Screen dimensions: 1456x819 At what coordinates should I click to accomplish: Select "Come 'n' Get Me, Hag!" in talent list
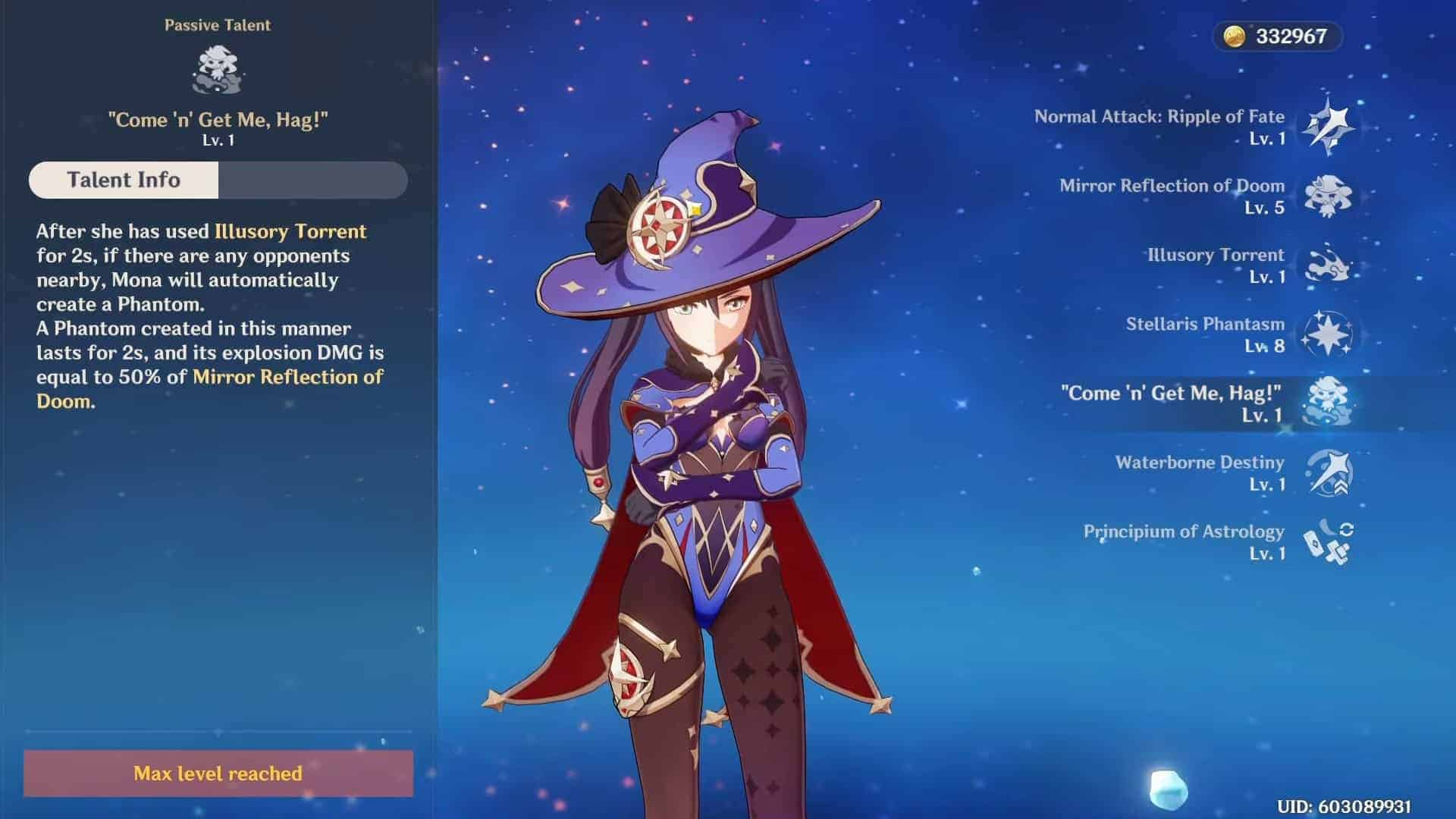pyautogui.click(x=1327, y=403)
